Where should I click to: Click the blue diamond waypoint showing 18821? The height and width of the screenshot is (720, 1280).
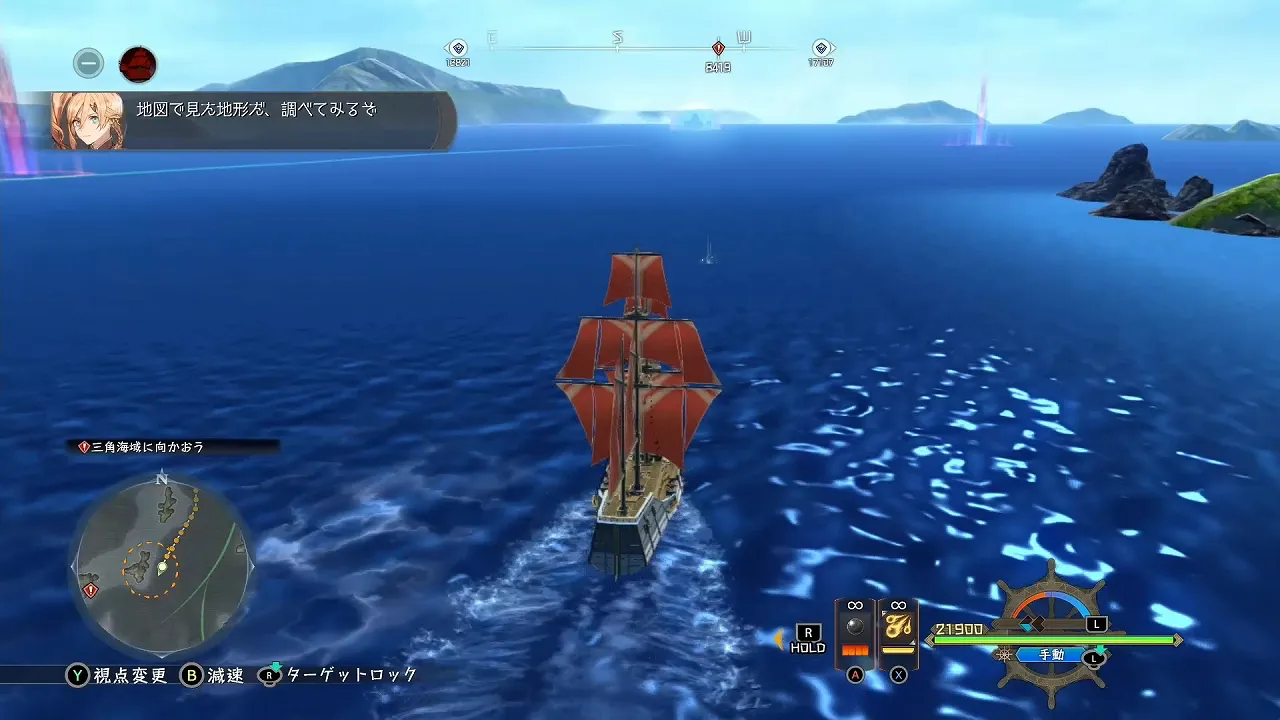(457, 46)
